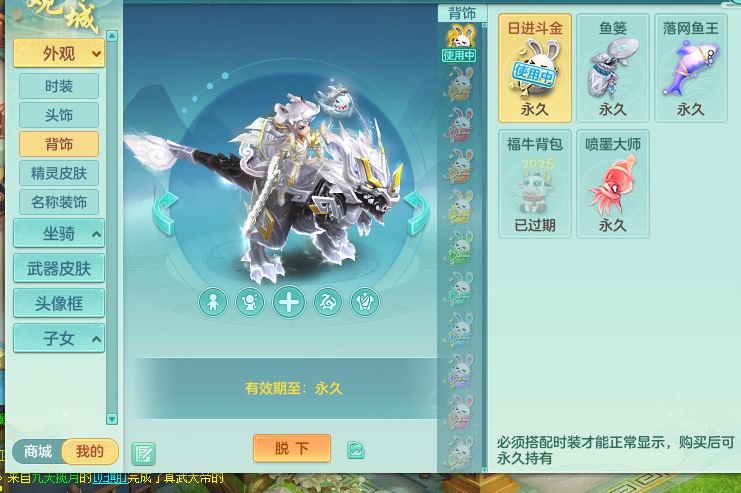The width and height of the screenshot is (741, 493).
Task: Choose the 背饰 back accessory submenu
Action: click(59, 144)
